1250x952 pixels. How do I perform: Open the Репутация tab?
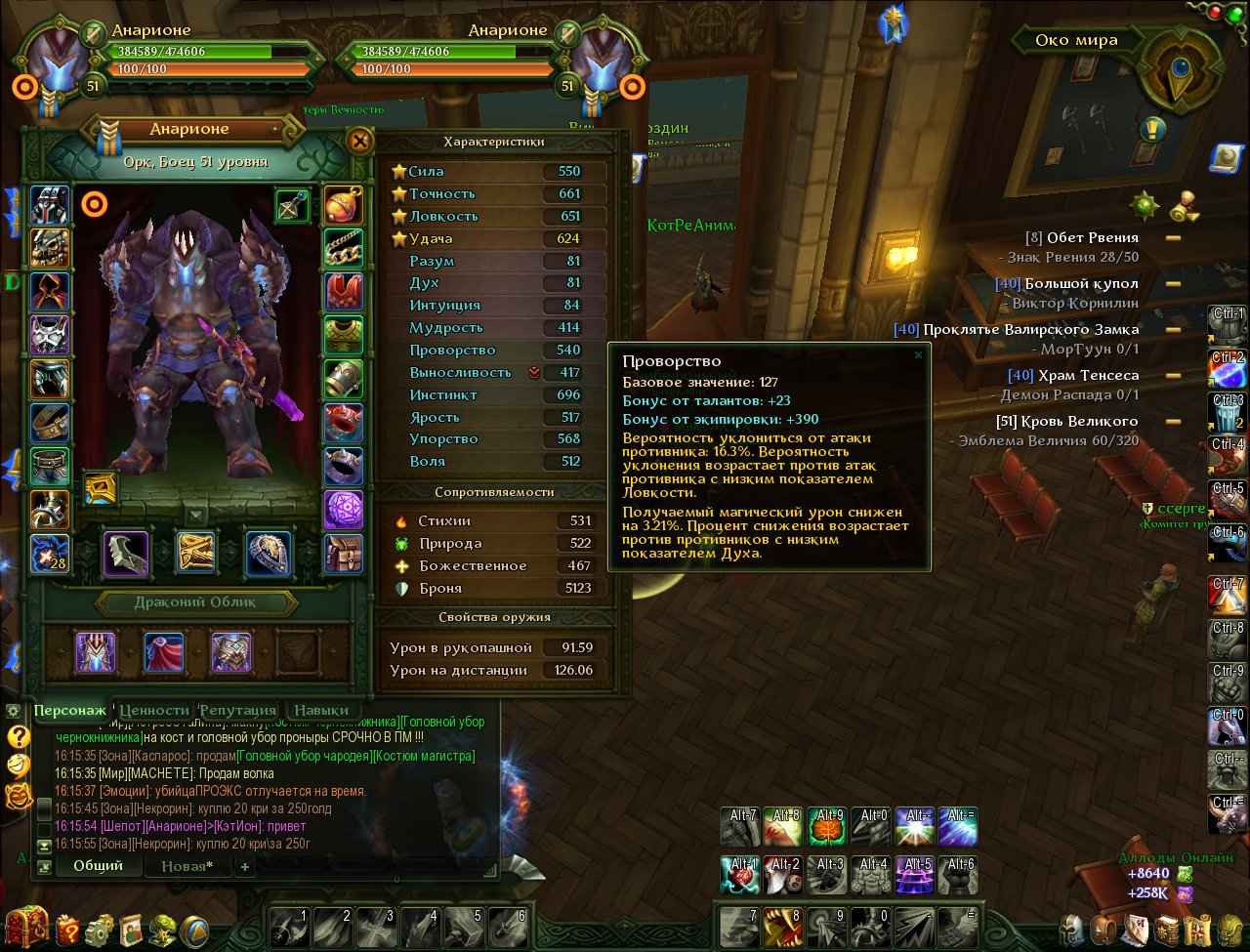point(237,710)
